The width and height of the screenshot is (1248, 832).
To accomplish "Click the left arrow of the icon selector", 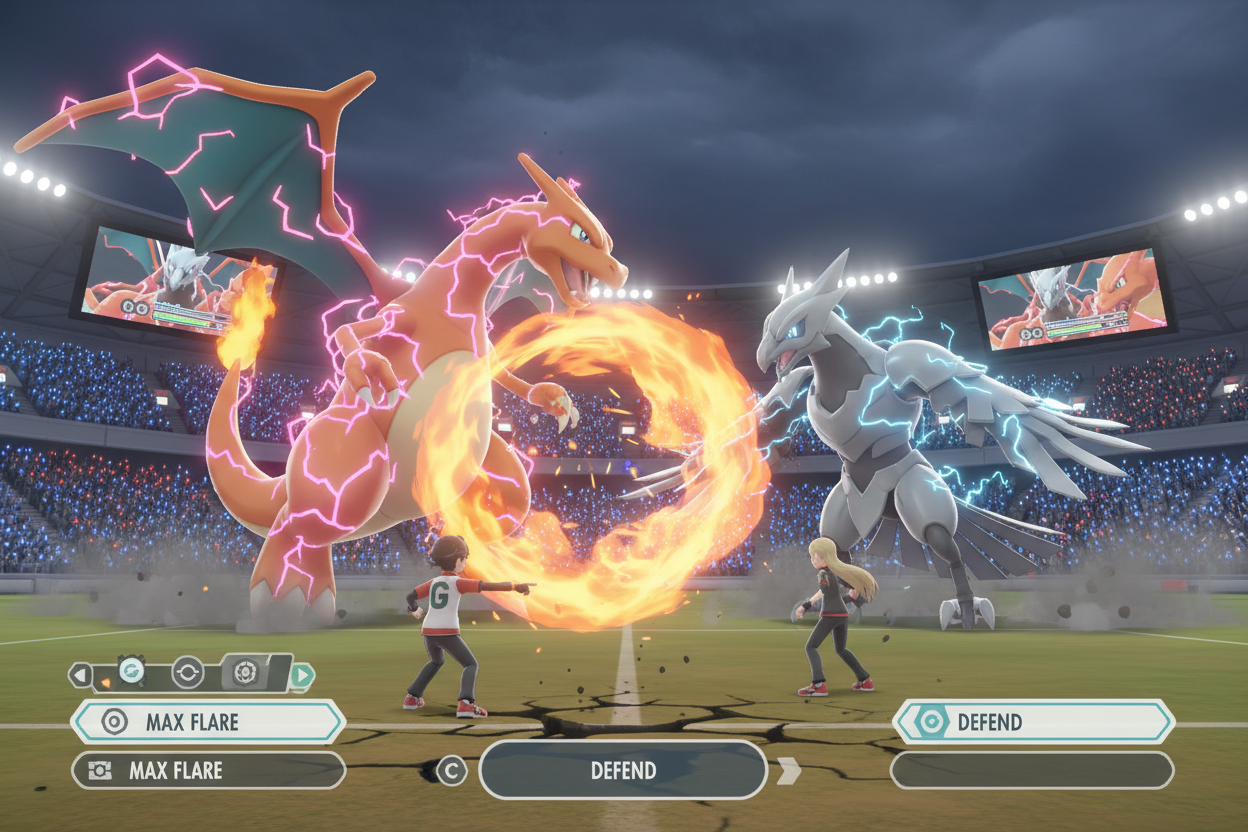I will (x=80, y=675).
